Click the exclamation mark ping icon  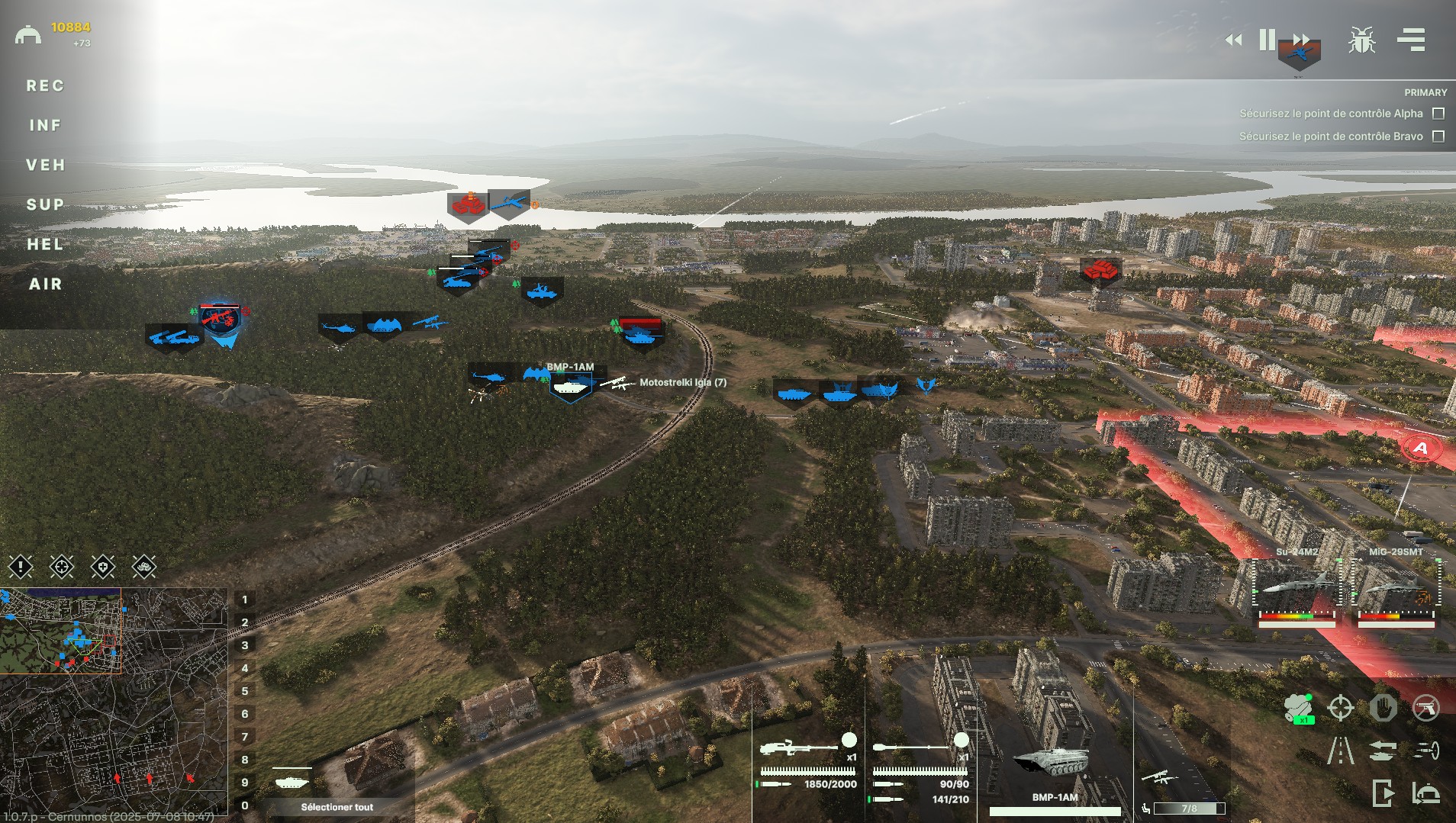[x=21, y=566]
